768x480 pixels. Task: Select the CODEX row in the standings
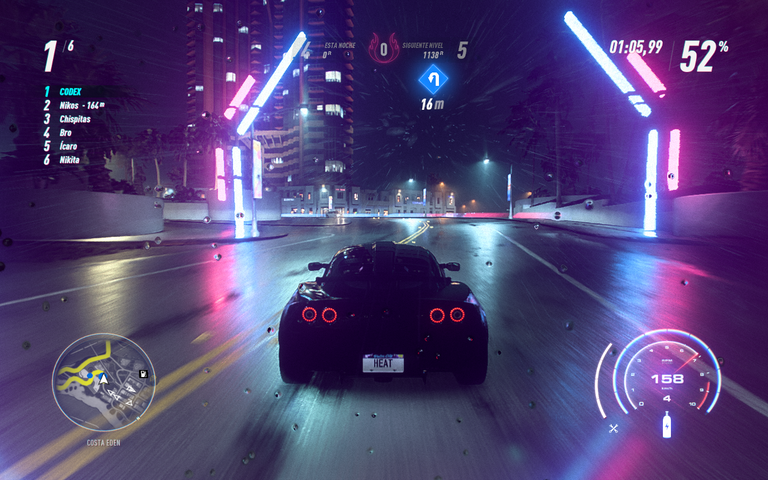[x=69, y=91]
